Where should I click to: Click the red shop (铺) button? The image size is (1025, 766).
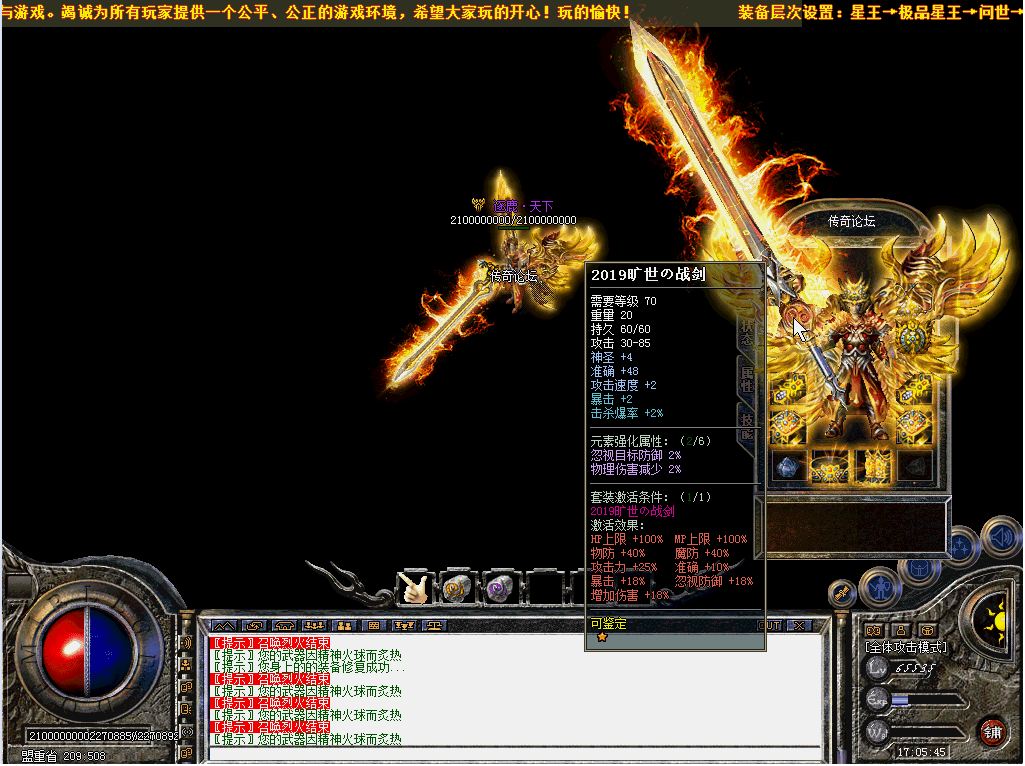pyautogui.click(x=992, y=729)
